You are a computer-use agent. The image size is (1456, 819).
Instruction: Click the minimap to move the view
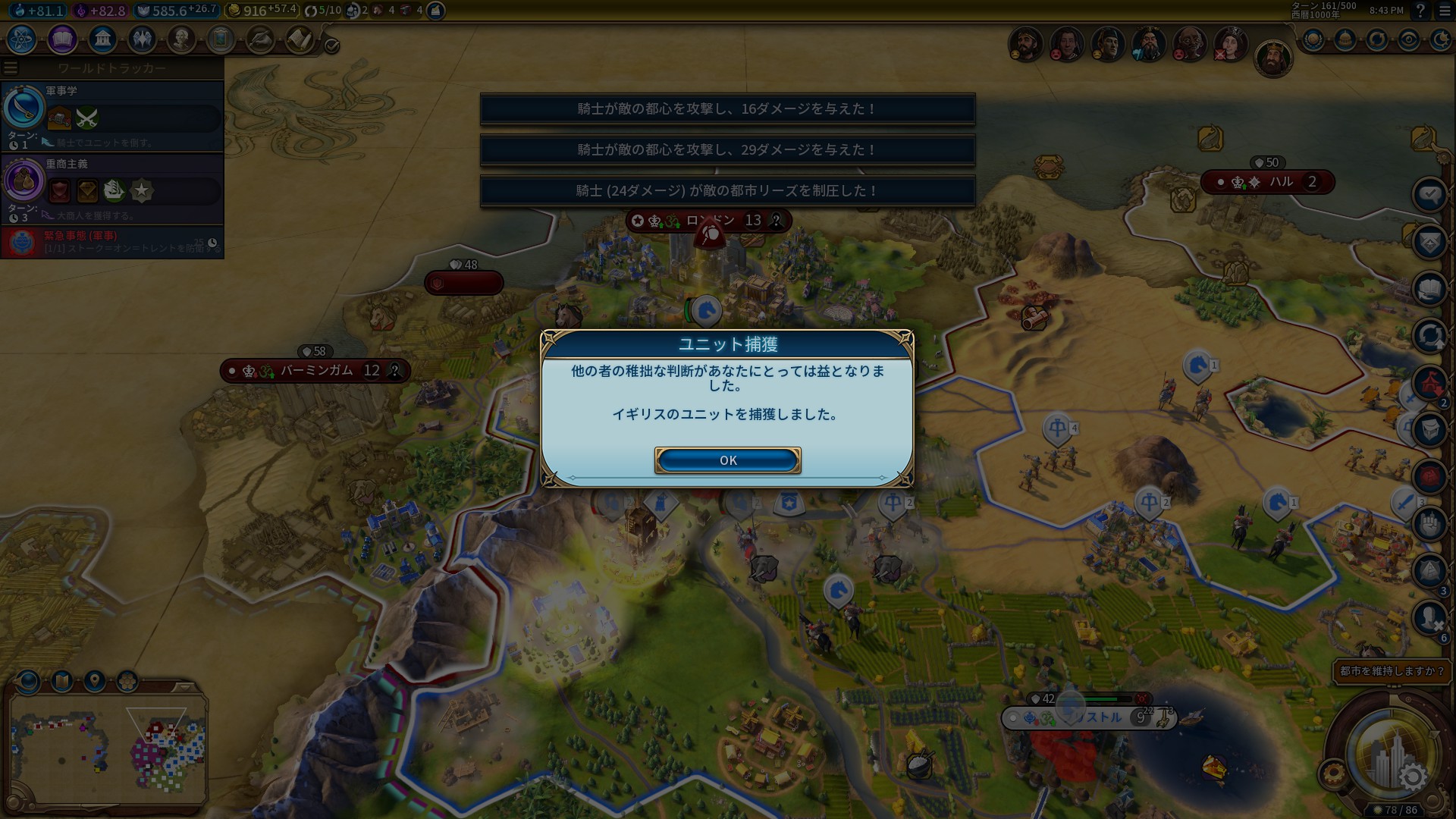108,748
